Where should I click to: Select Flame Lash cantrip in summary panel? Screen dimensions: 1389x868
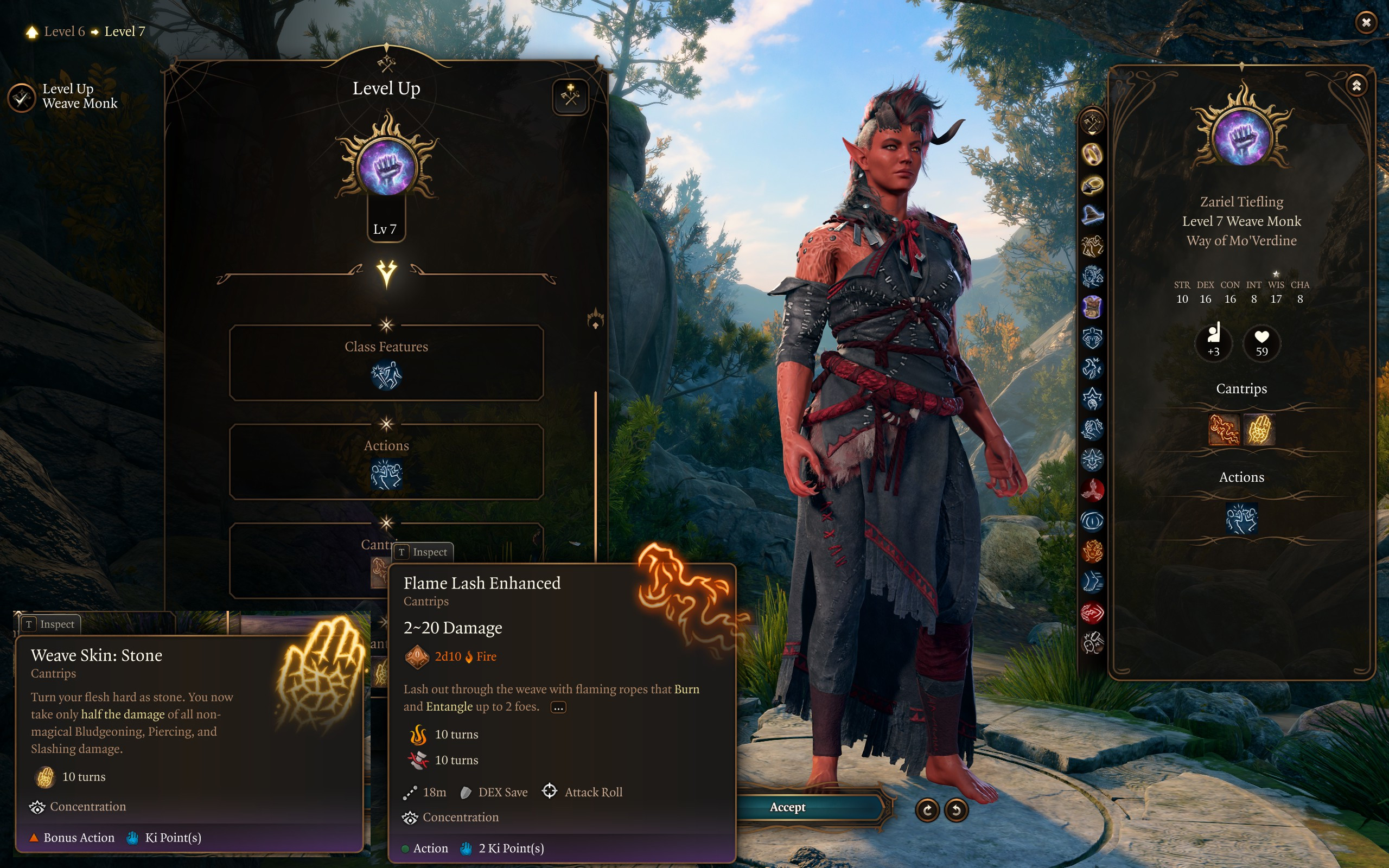[x=1224, y=430]
